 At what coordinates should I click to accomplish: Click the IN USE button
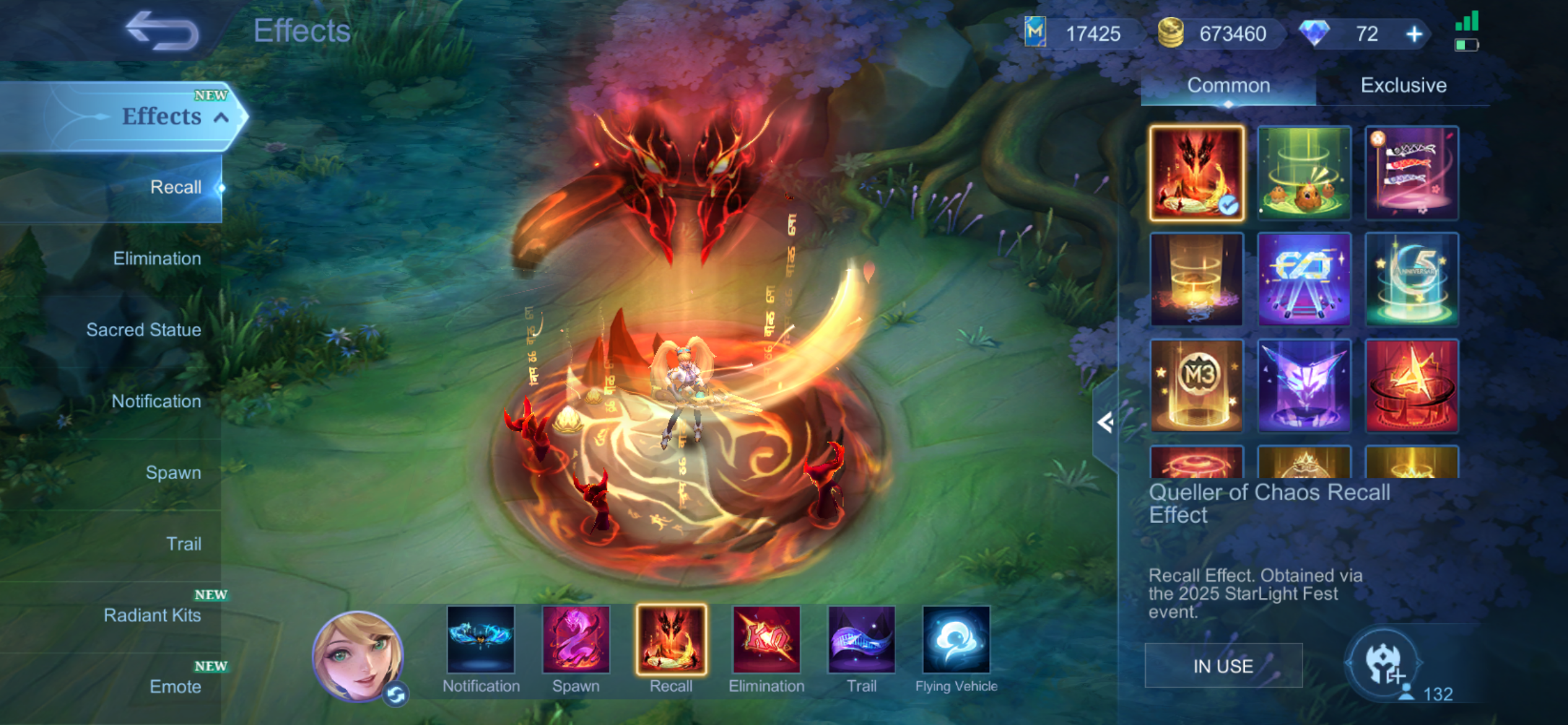click(x=1223, y=666)
